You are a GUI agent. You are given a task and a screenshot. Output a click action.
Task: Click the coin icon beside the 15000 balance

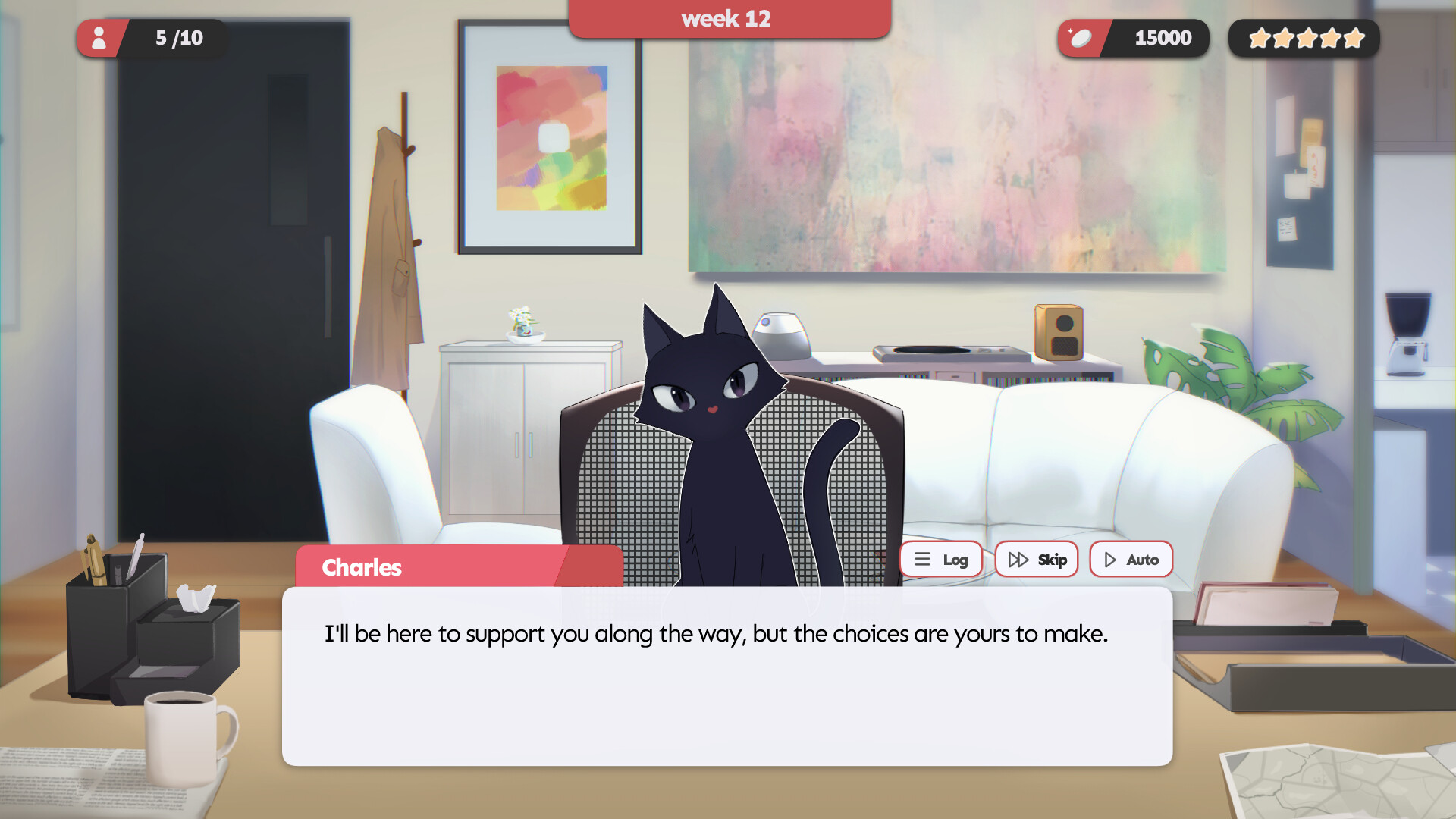[1082, 37]
